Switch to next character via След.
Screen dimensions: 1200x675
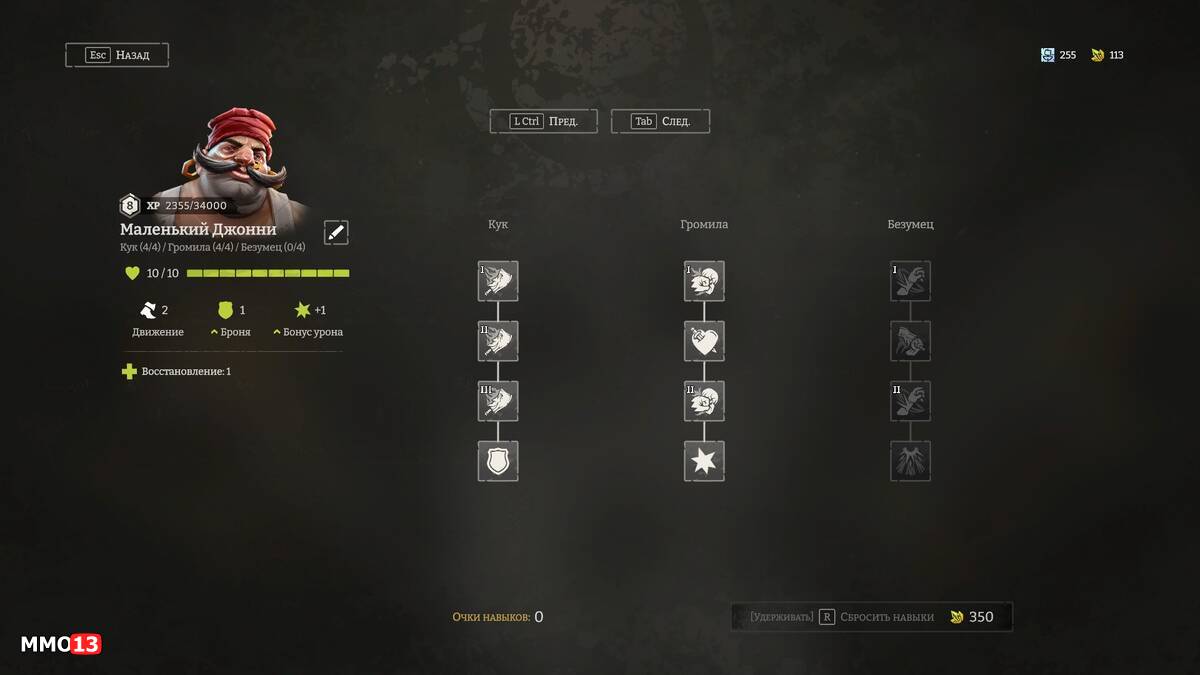660,121
